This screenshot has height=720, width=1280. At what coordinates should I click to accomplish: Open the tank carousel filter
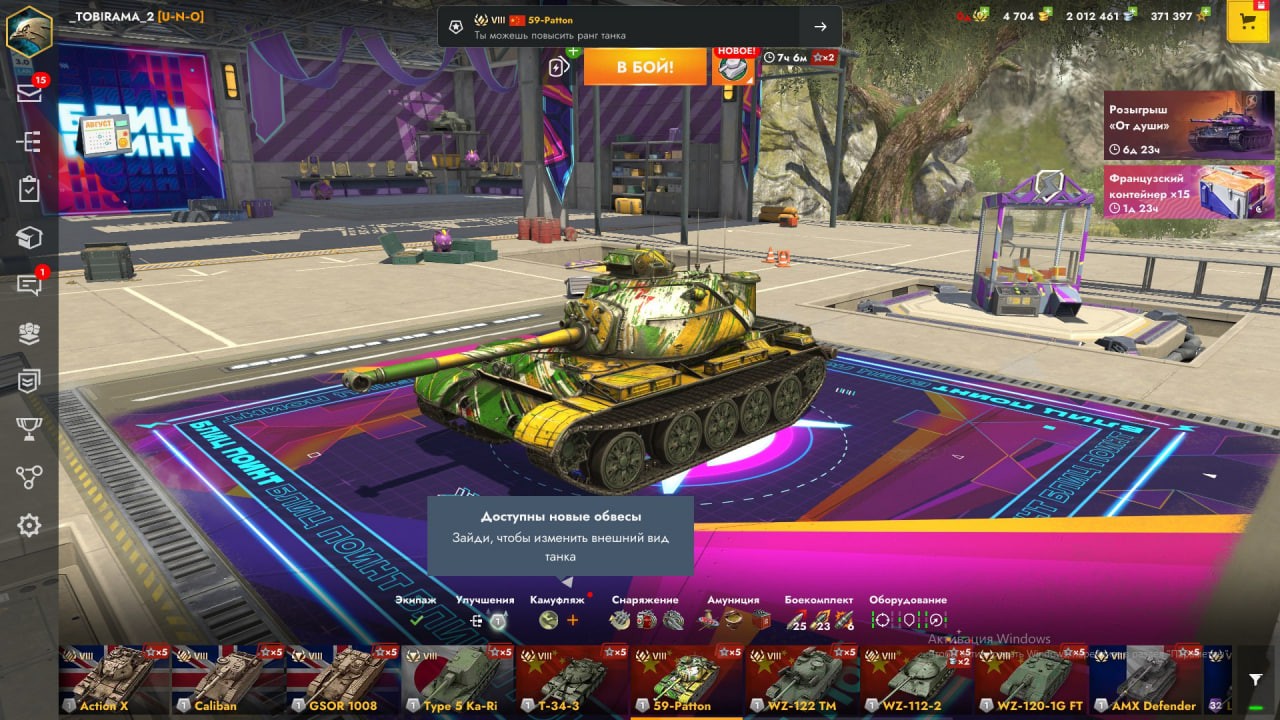coord(1255,680)
